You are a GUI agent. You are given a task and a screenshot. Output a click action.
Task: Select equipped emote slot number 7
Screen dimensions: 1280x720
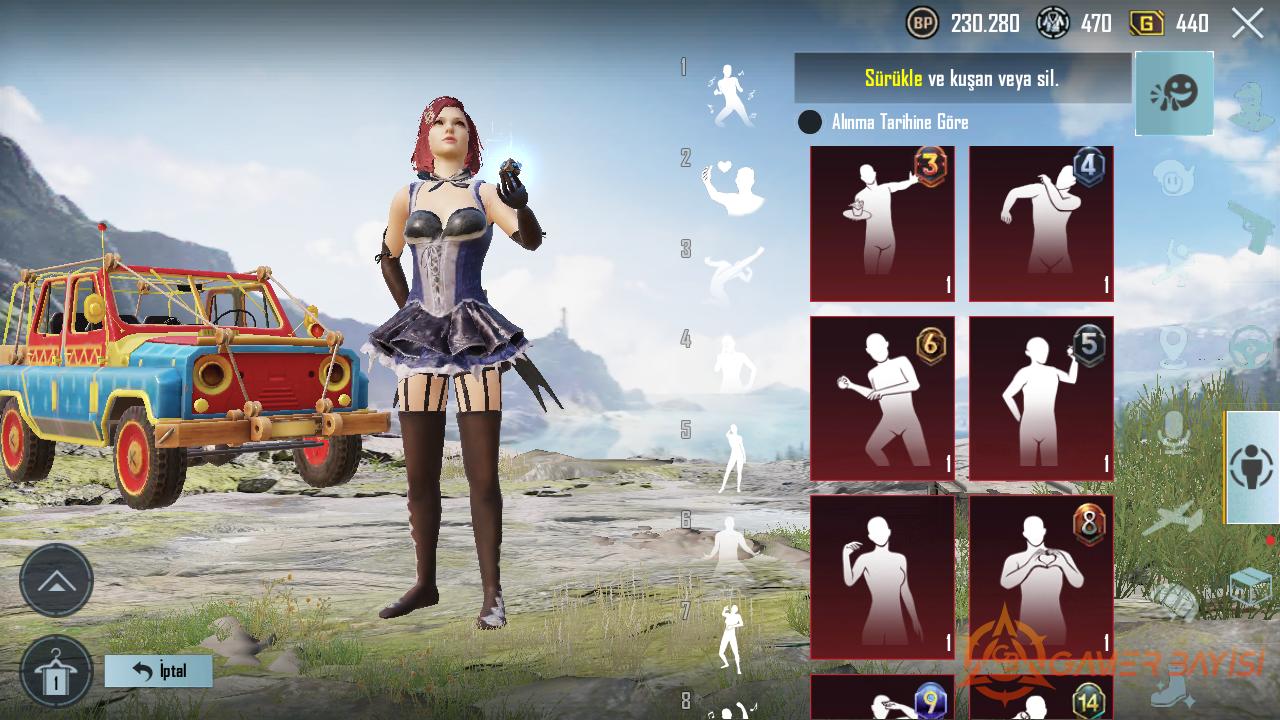(731, 638)
